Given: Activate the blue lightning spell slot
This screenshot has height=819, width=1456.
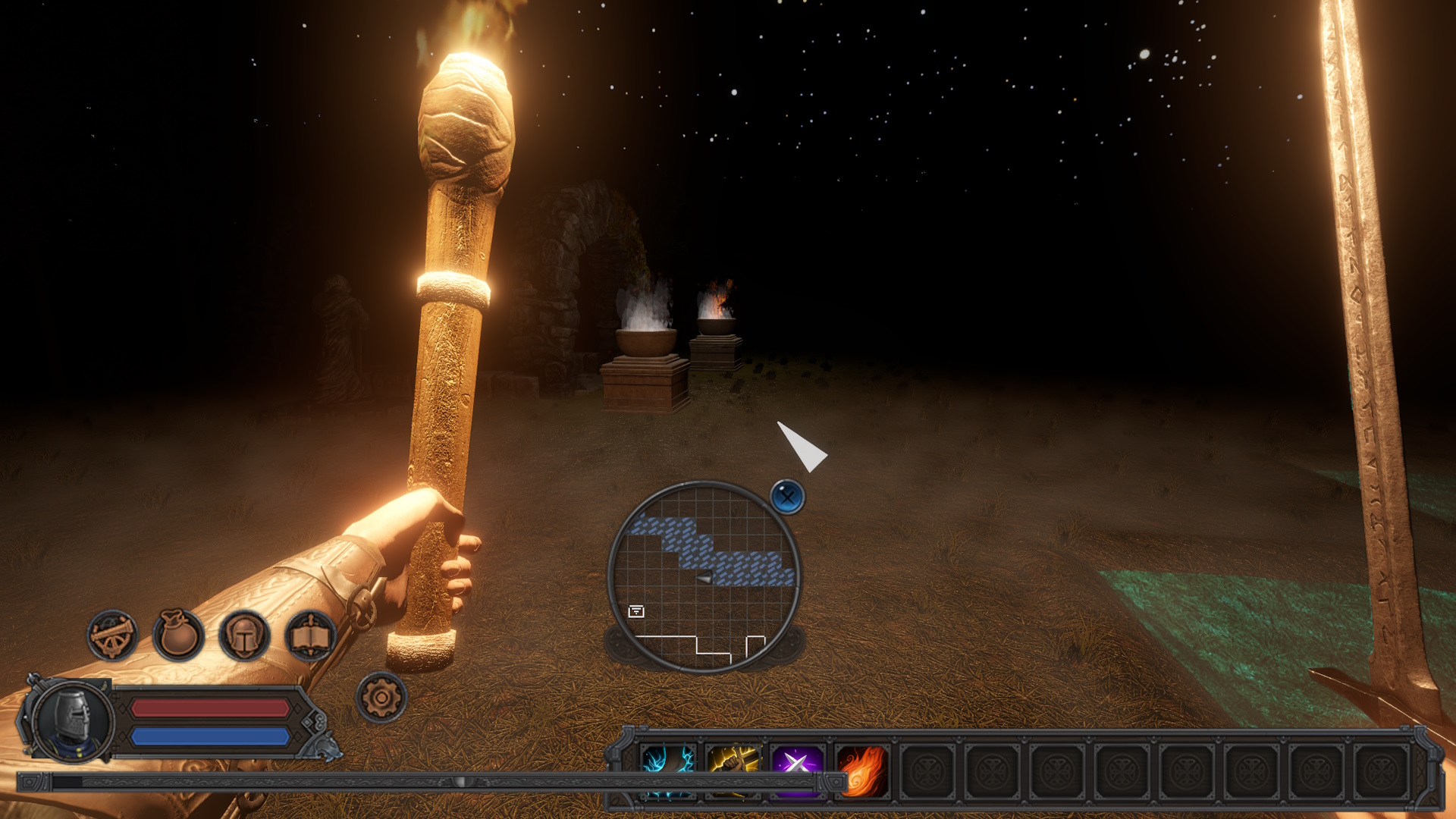Looking at the screenshot, I should pyautogui.click(x=668, y=769).
